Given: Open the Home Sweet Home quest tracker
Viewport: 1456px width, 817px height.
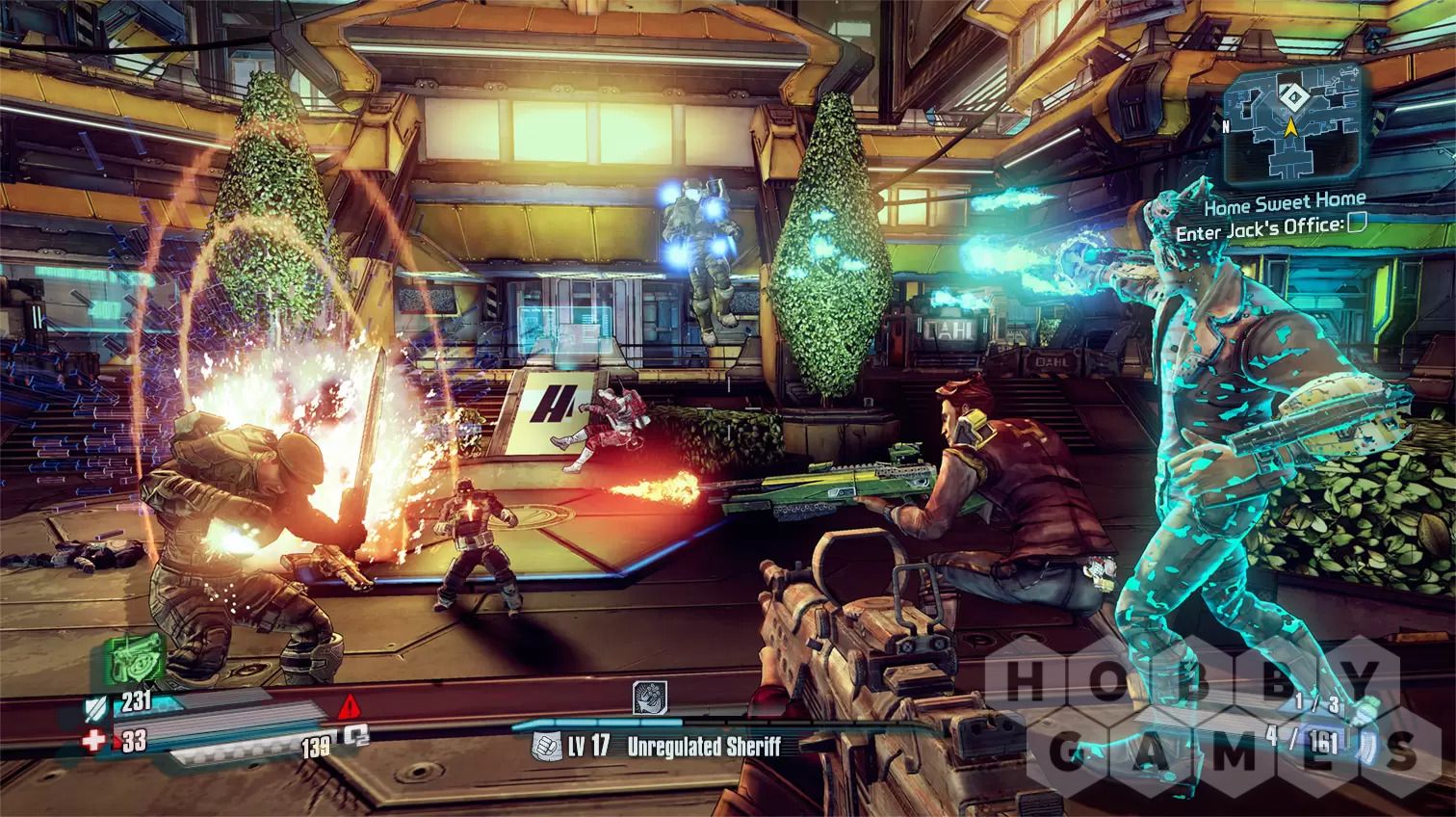Looking at the screenshot, I should (1285, 200).
